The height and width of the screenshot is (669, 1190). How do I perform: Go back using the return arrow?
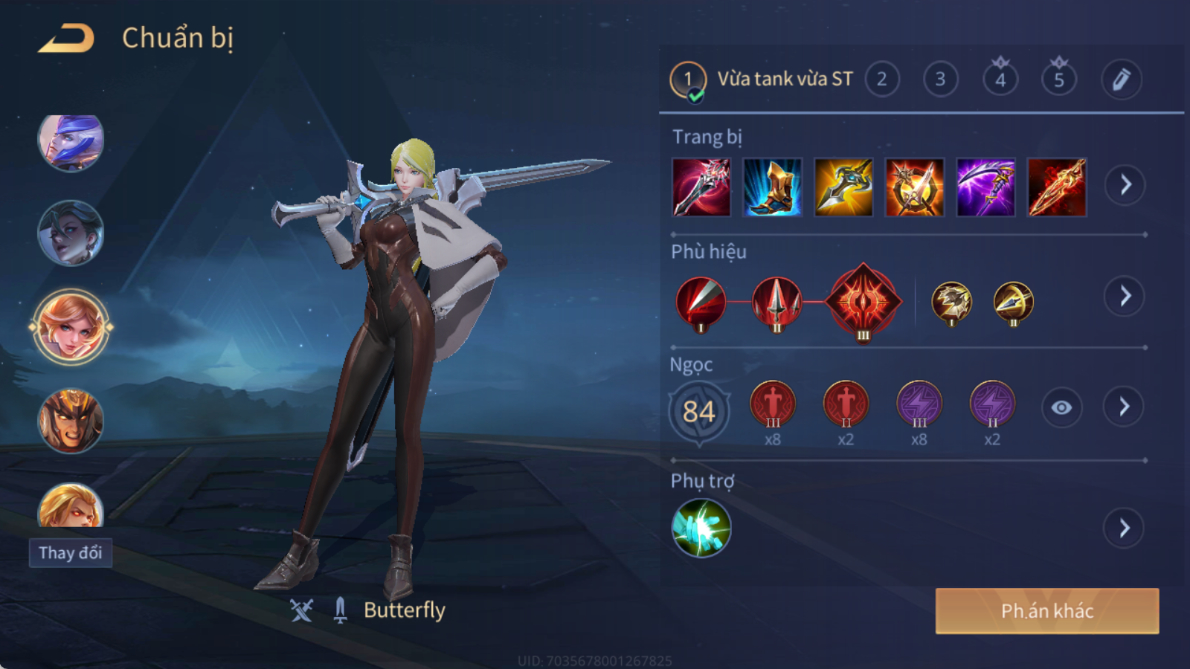[x=66, y=39]
